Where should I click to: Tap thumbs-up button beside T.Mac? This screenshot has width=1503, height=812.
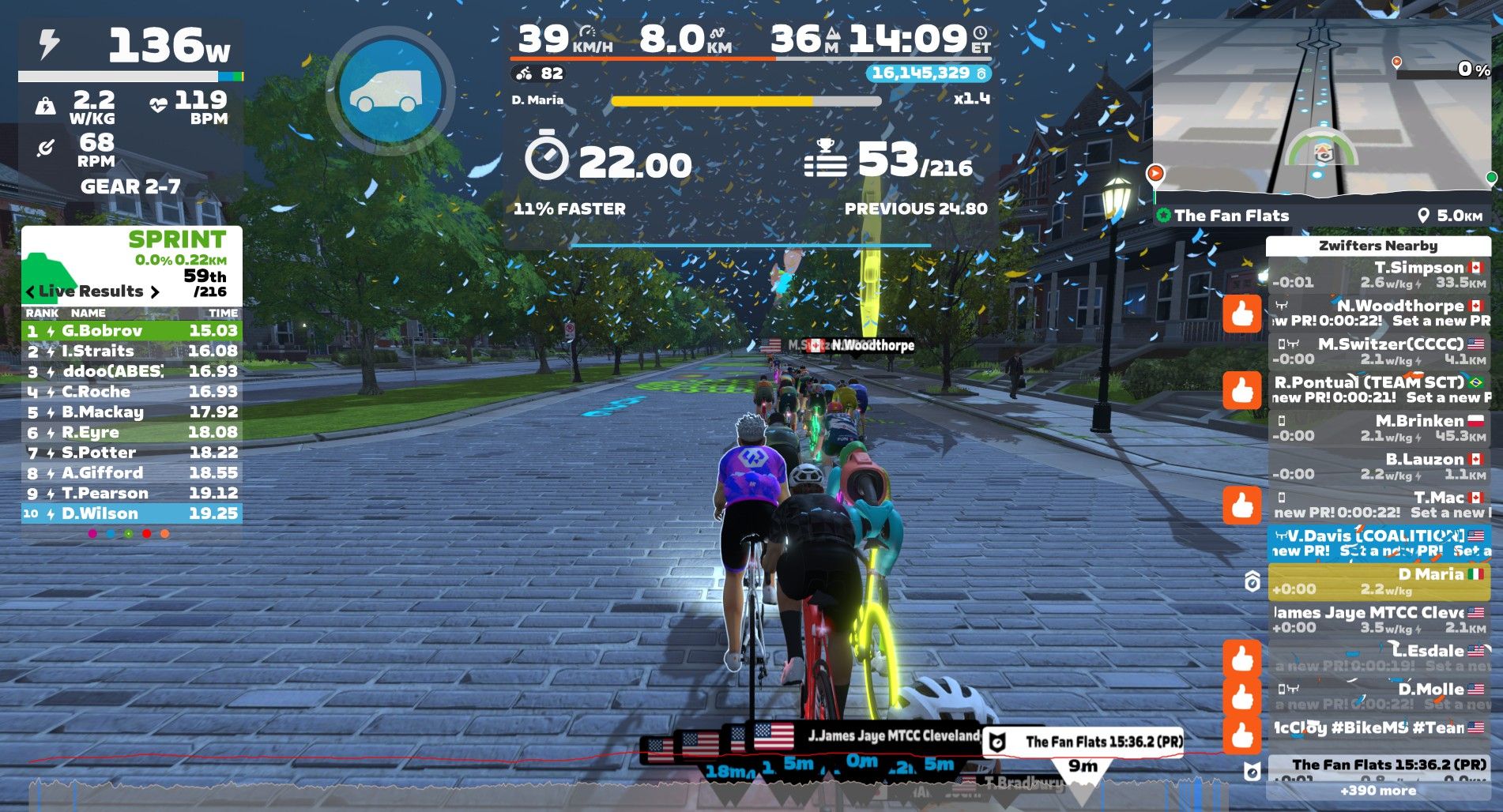click(x=1241, y=505)
